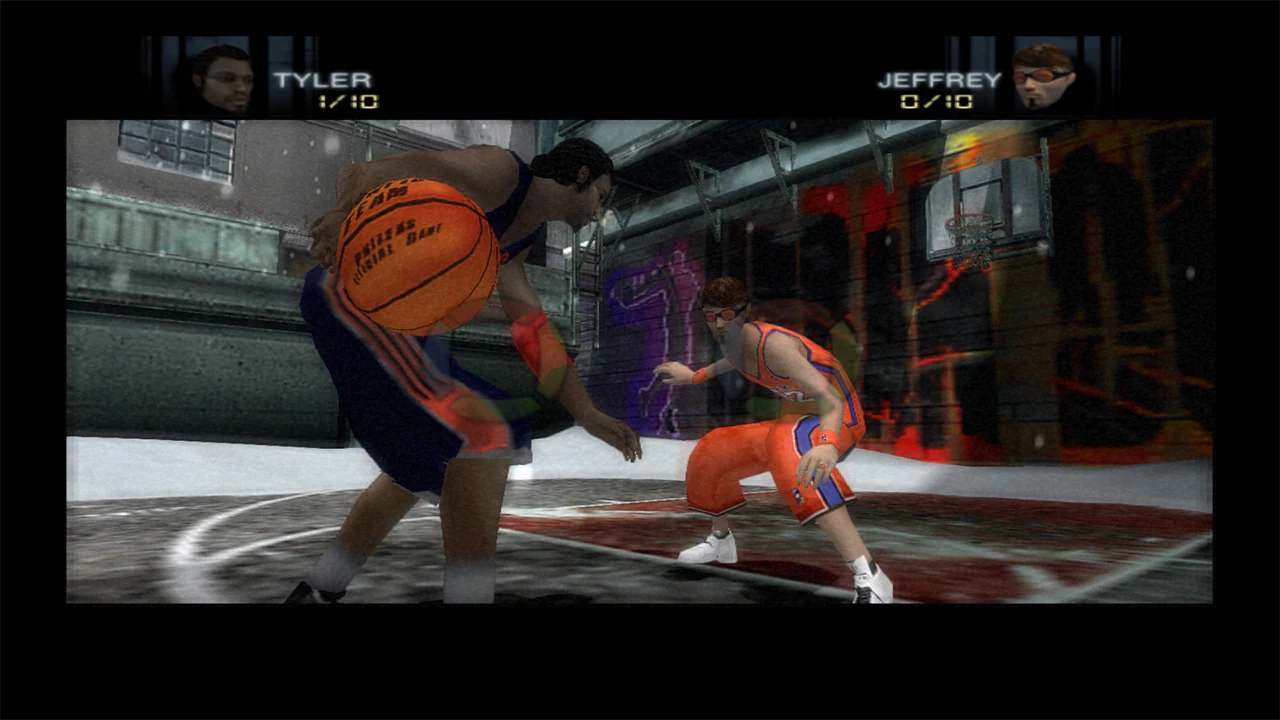Select the JEFFREY name label
Screen dimensions: 1280x720
pyautogui.click(x=940, y=77)
